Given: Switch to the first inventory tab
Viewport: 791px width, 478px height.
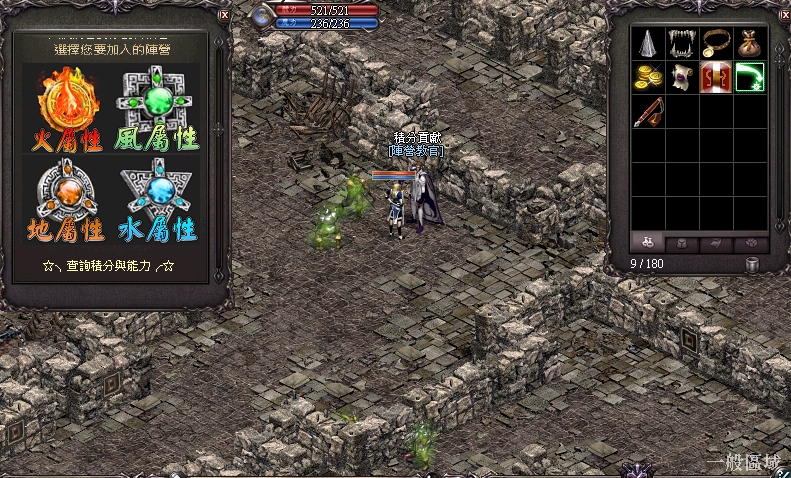Looking at the screenshot, I should [648, 242].
